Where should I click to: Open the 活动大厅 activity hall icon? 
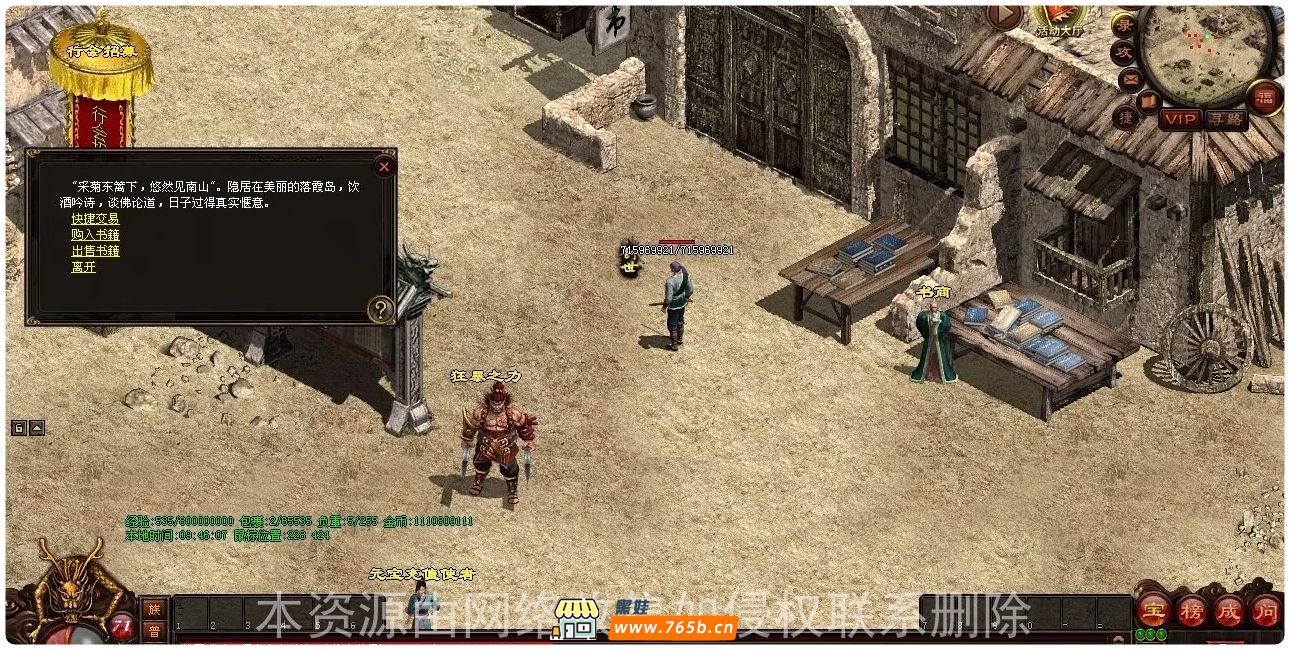(x=1060, y=17)
